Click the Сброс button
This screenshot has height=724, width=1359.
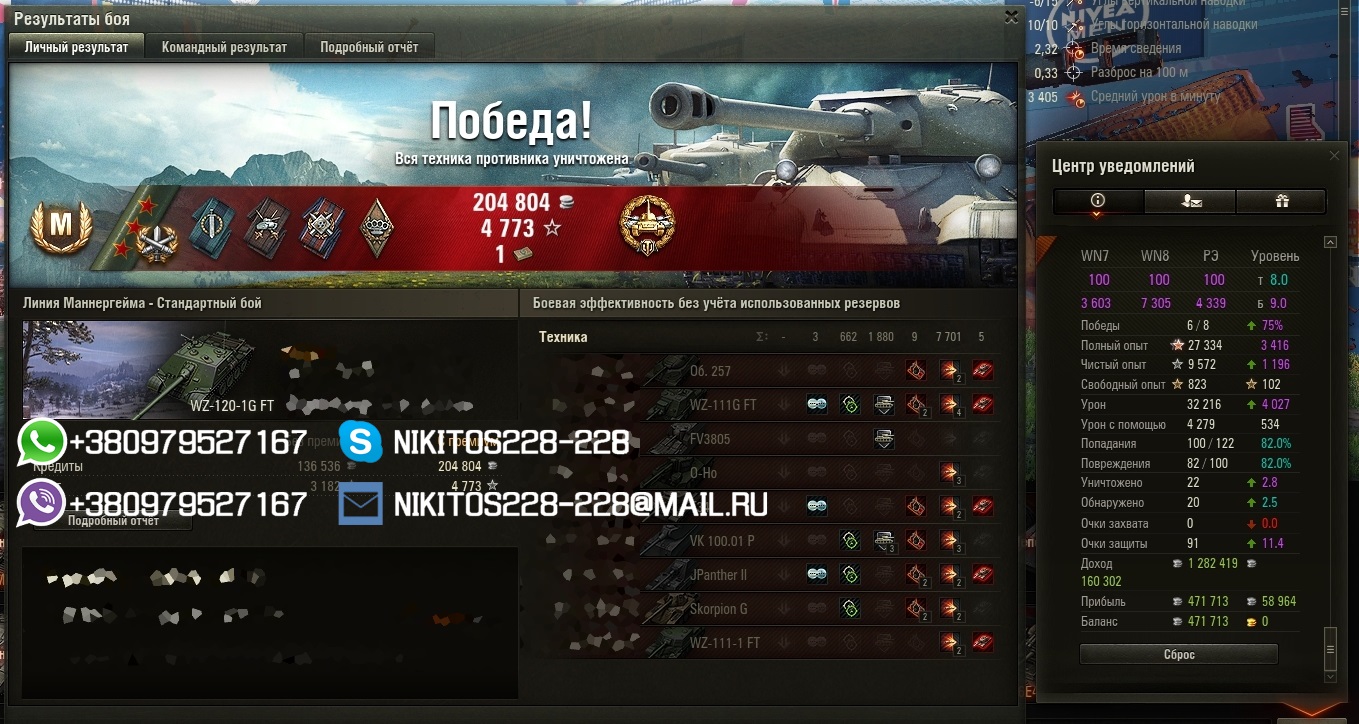1179,655
